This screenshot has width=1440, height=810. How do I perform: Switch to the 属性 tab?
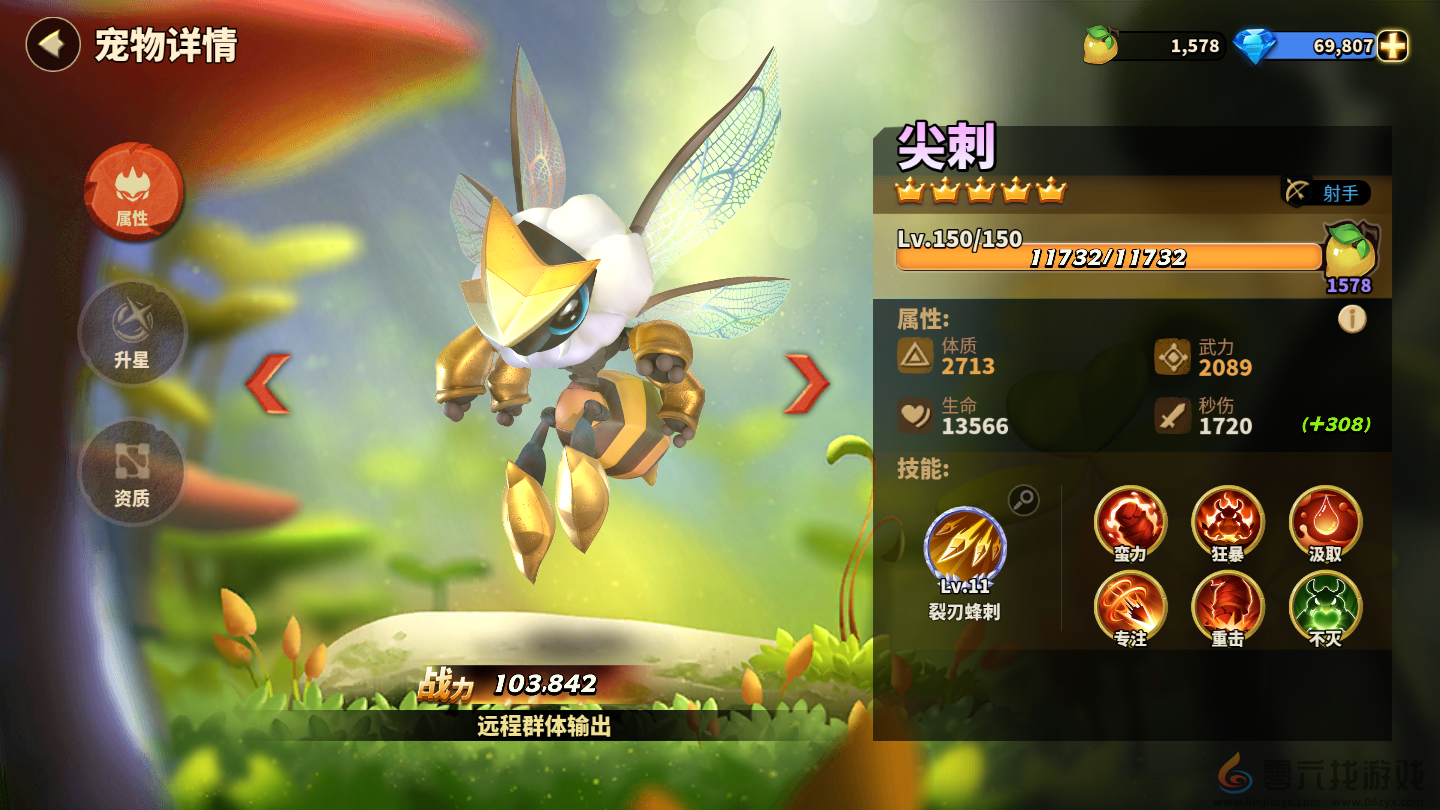tap(133, 191)
